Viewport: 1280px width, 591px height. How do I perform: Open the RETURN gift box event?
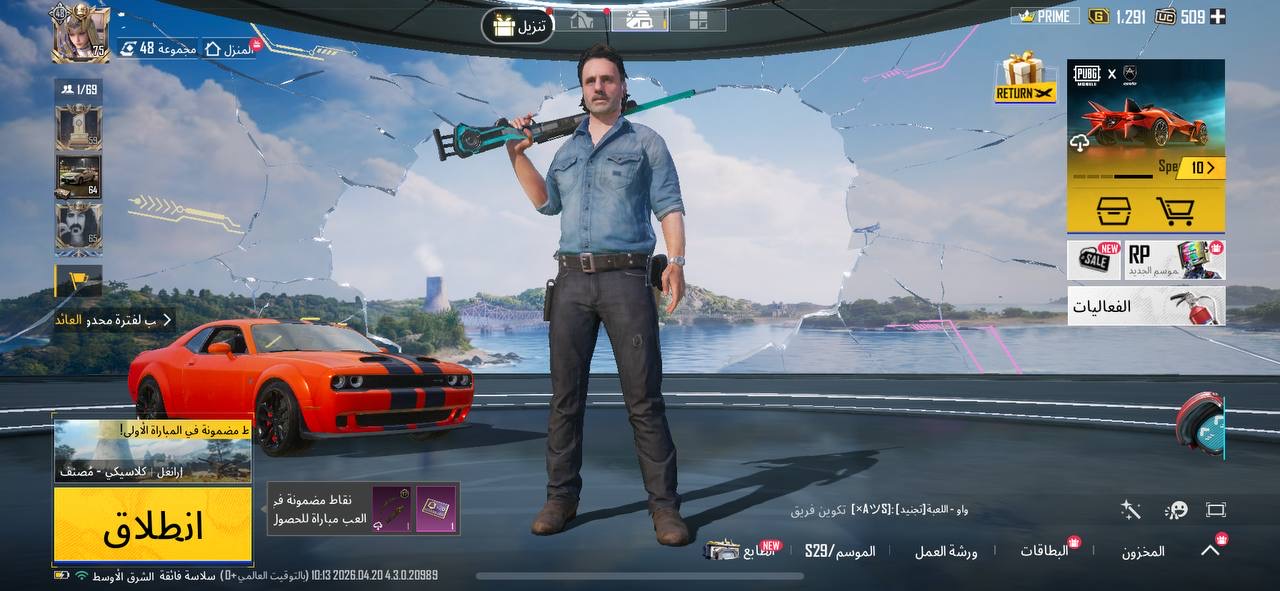coord(1025,78)
